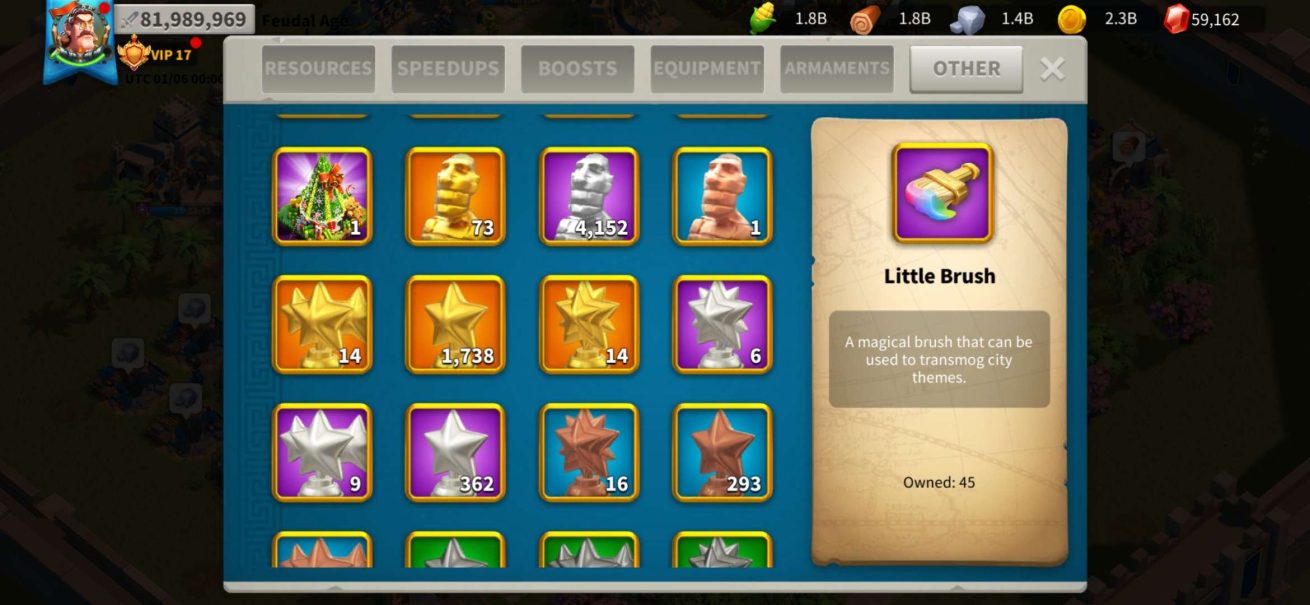Image resolution: width=1310 pixels, height=605 pixels.
Task: Choose the silver statue with 4,152
Action: (589, 196)
